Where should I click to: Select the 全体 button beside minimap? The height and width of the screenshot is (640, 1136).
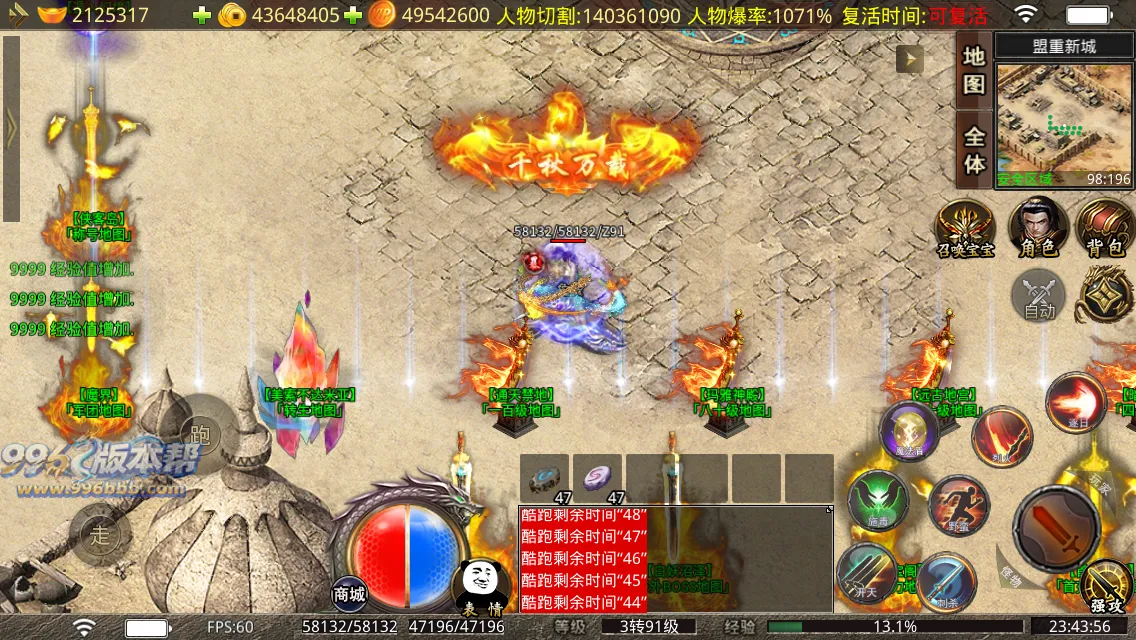coord(974,149)
